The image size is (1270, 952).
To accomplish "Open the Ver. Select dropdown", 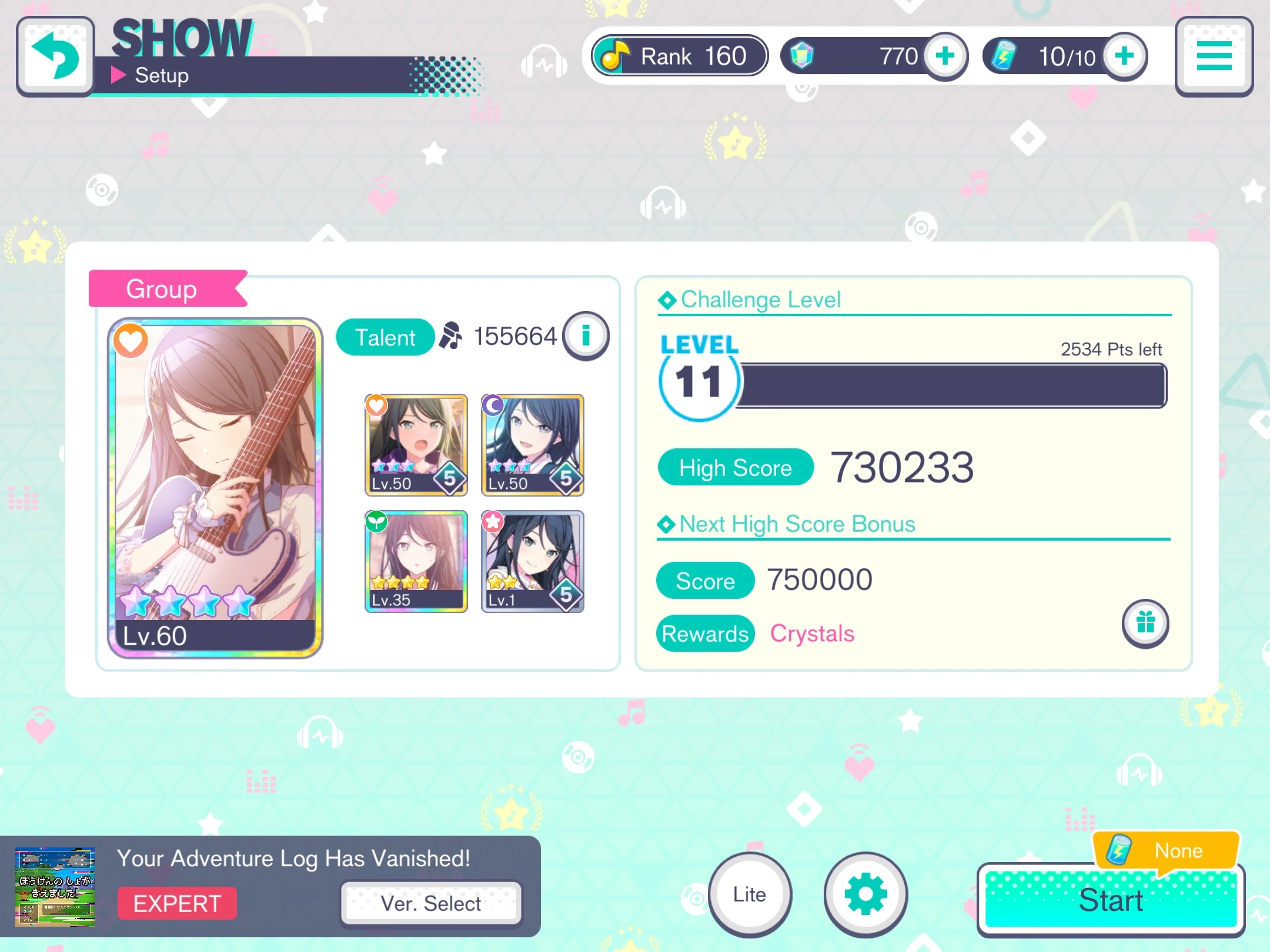I will point(431,903).
